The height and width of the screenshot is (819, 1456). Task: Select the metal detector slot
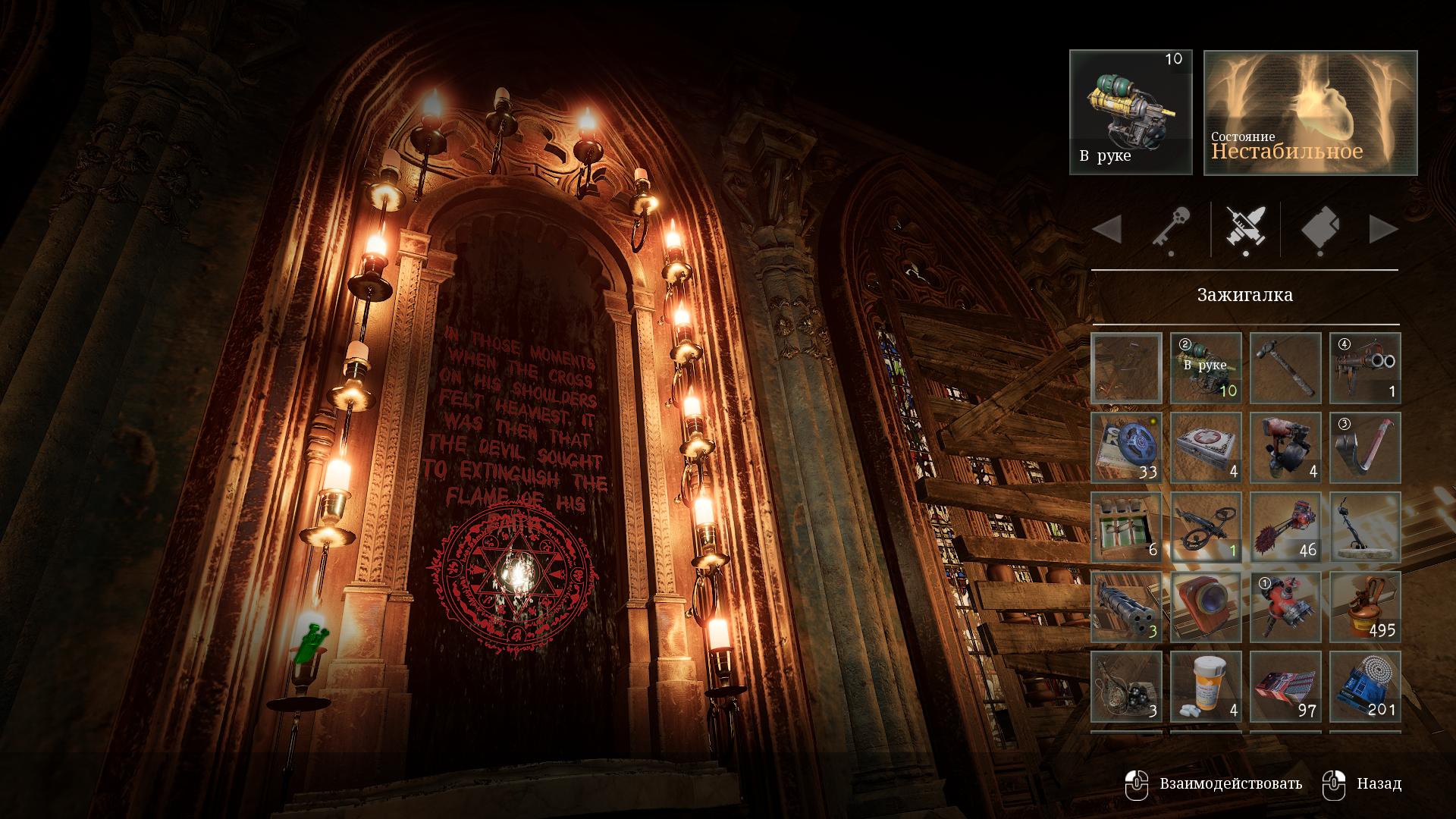click(x=1365, y=527)
